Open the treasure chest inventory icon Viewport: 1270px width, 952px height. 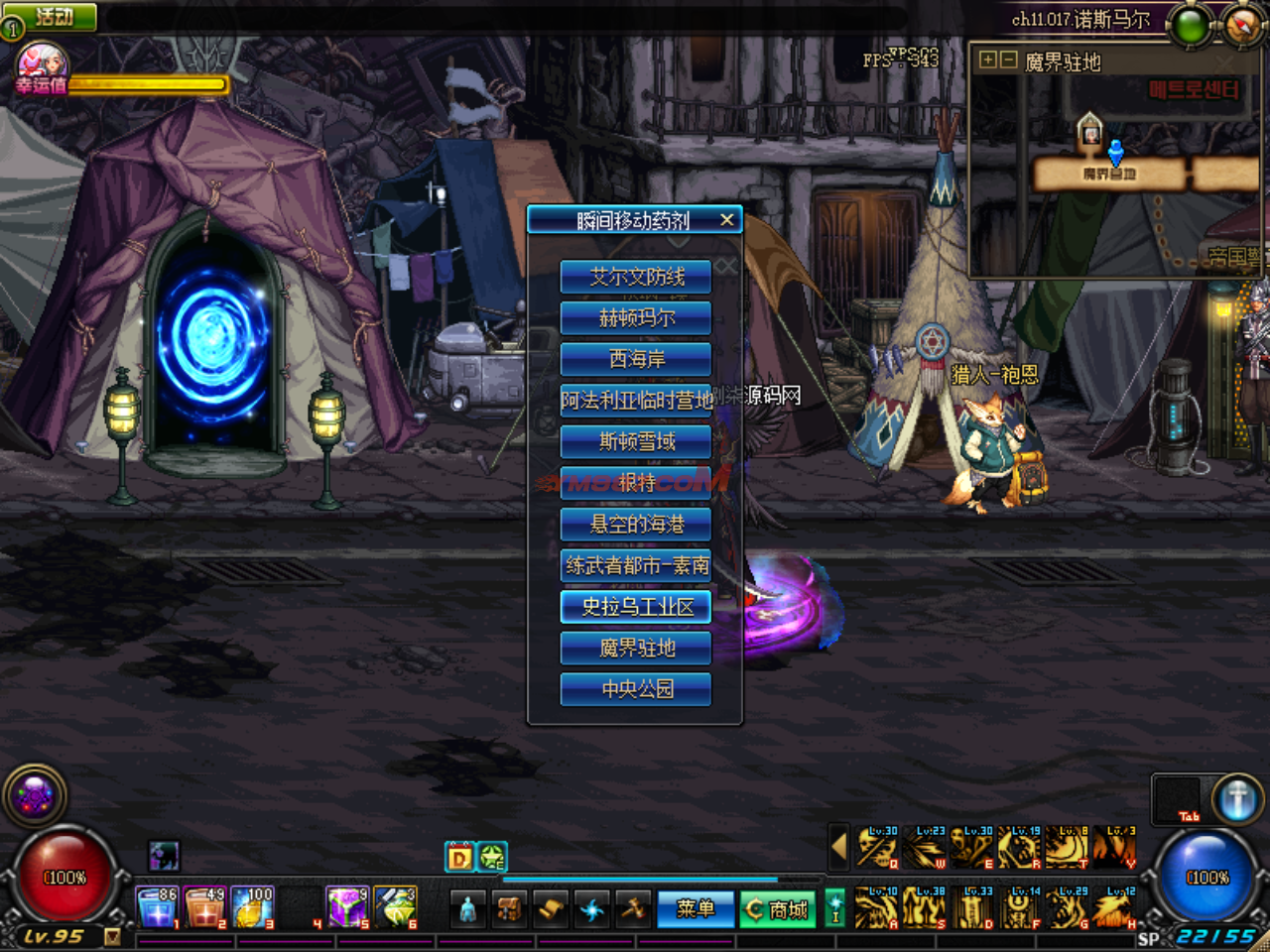509,908
